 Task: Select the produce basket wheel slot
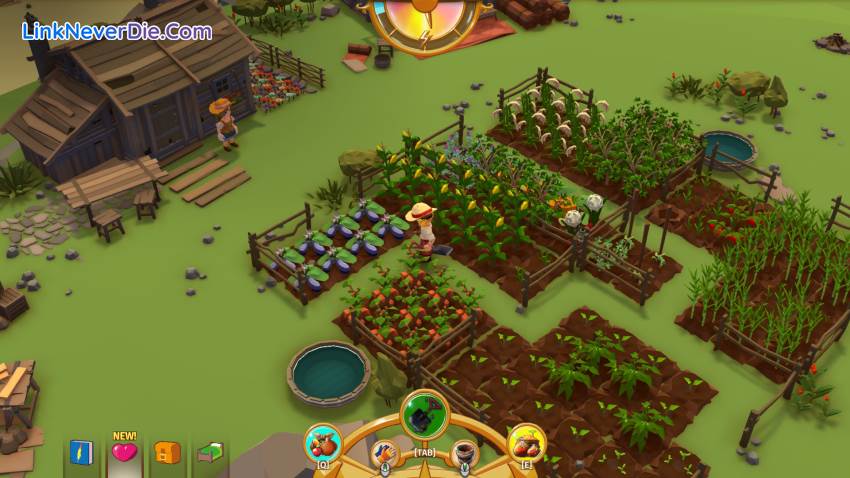tap(323, 443)
